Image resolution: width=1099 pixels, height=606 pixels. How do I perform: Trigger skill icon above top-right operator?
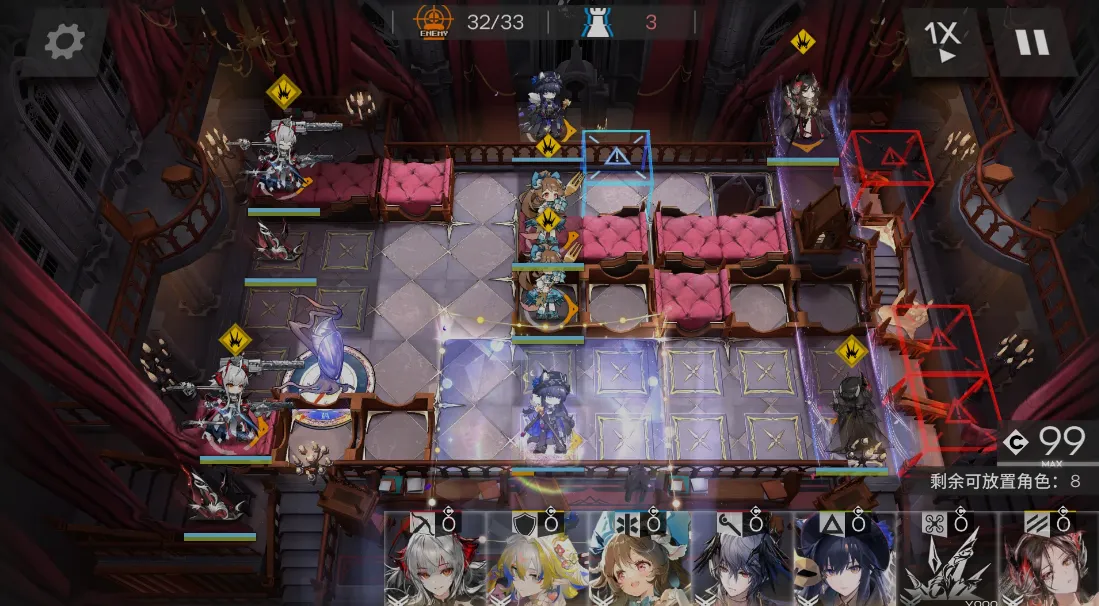click(803, 42)
